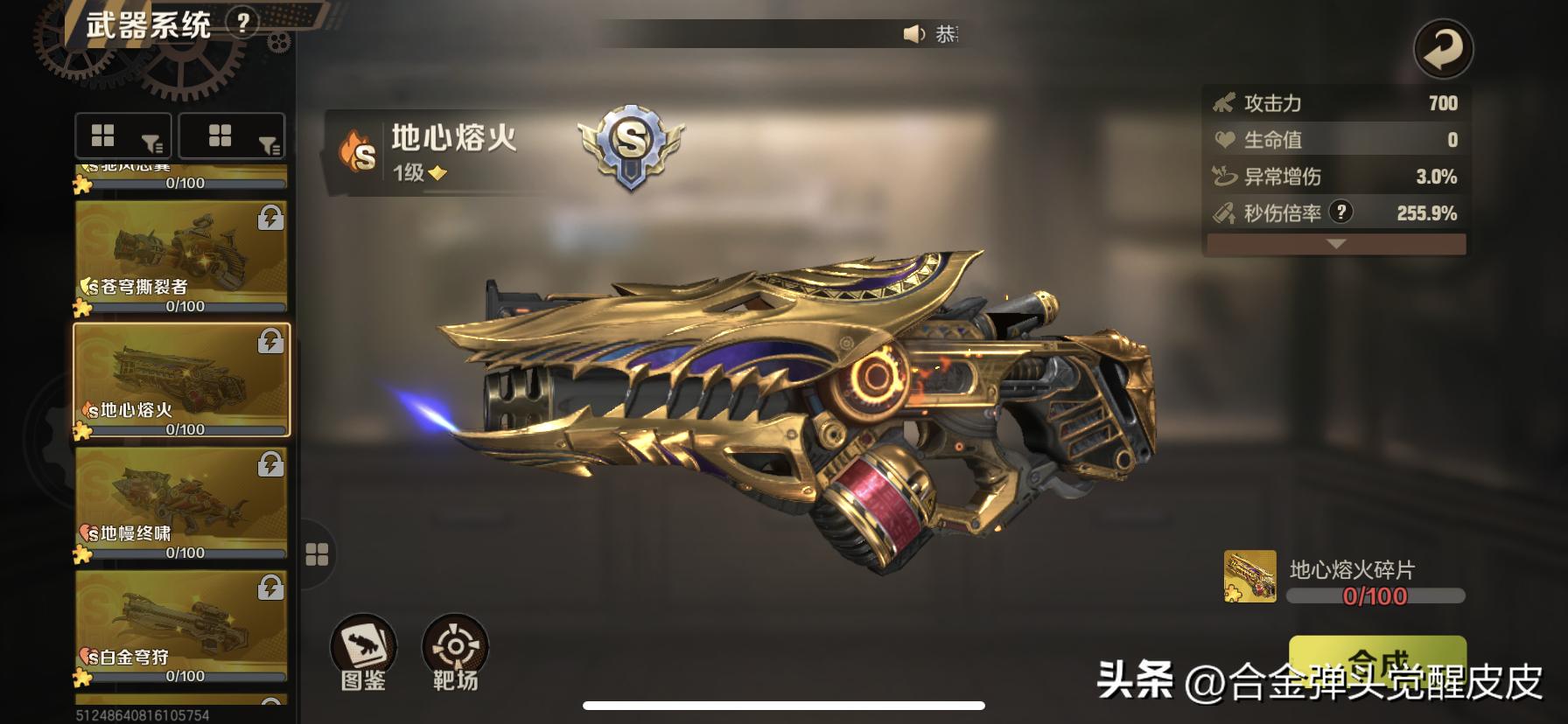Toggle the grid view button beside weapon list
This screenshot has height=724, width=1568.
click(317, 554)
